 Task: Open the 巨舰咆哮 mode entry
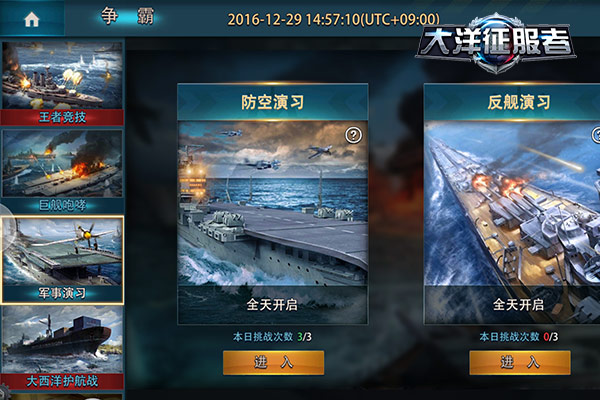[62, 167]
